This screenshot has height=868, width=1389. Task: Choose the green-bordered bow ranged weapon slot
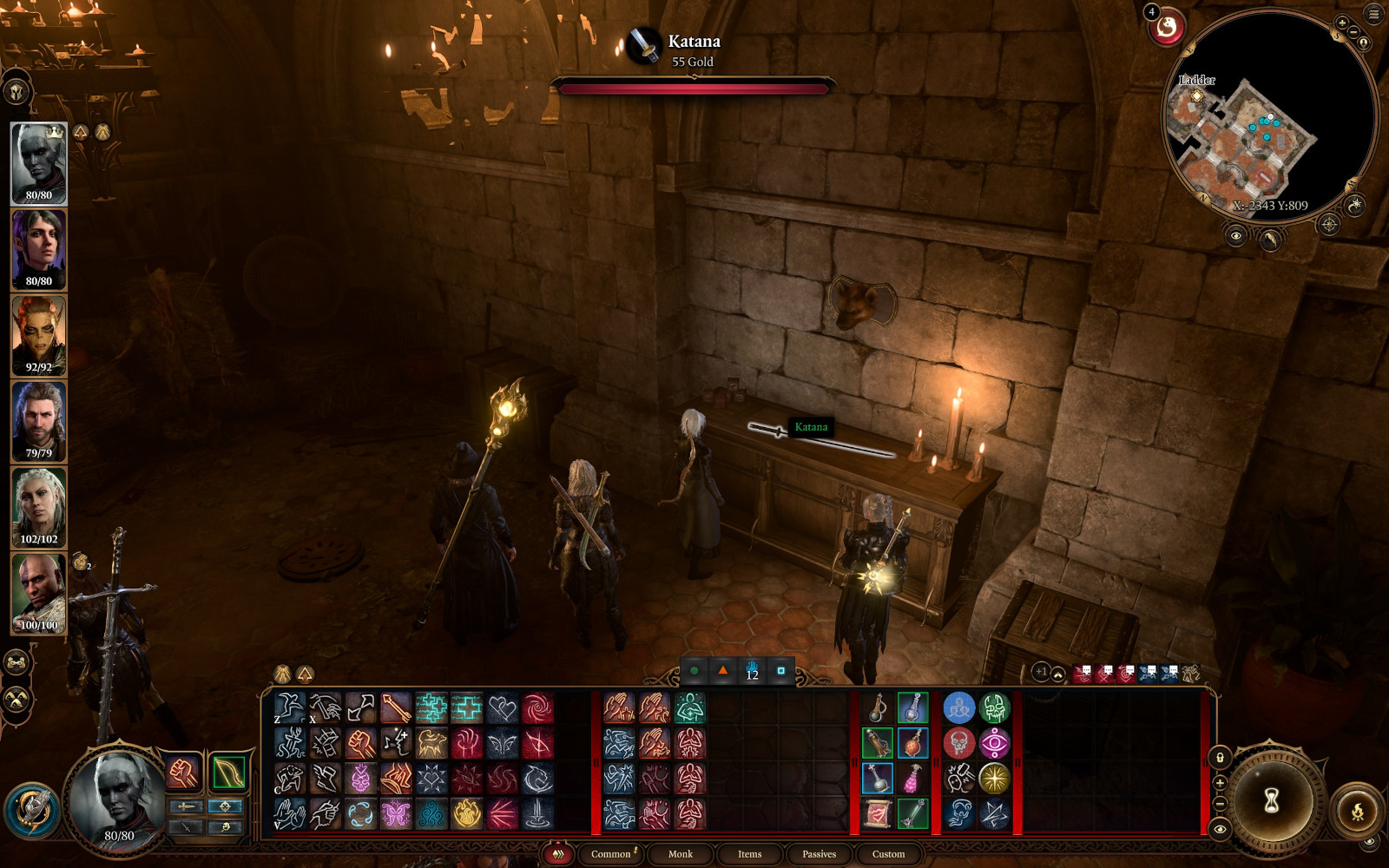coord(228,772)
